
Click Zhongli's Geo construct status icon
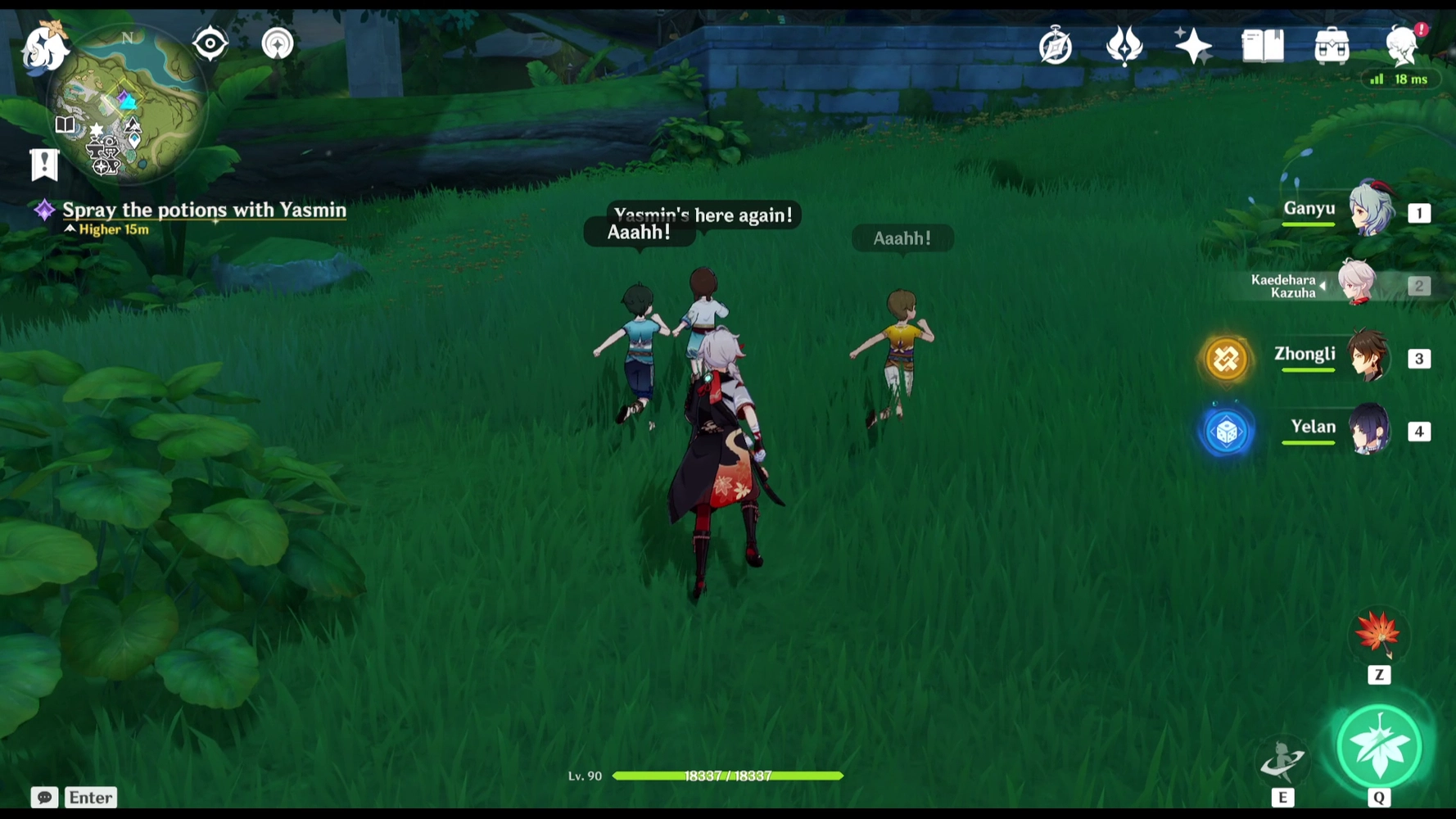coord(1227,358)
